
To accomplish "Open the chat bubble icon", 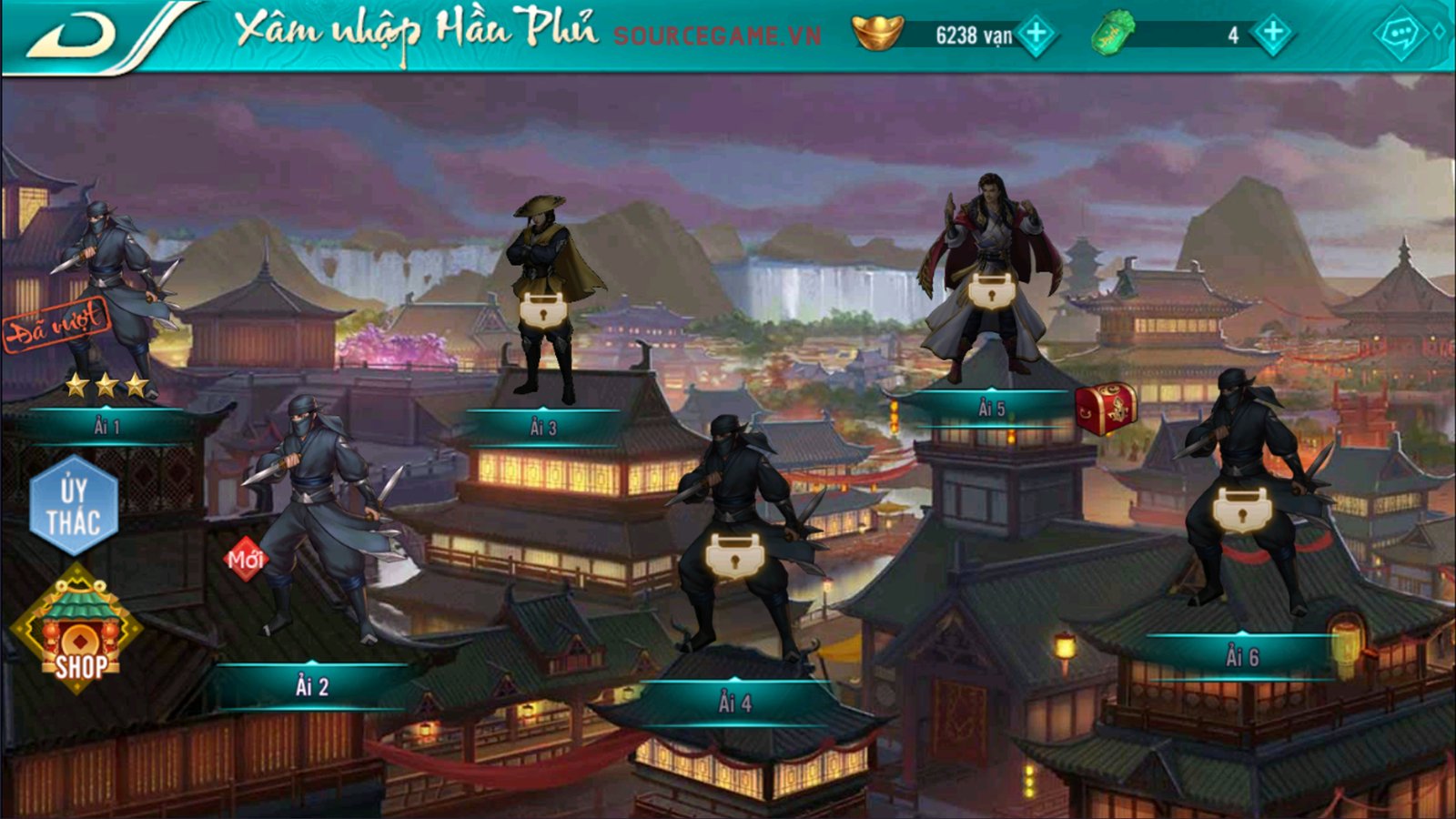I will 1400,35.
